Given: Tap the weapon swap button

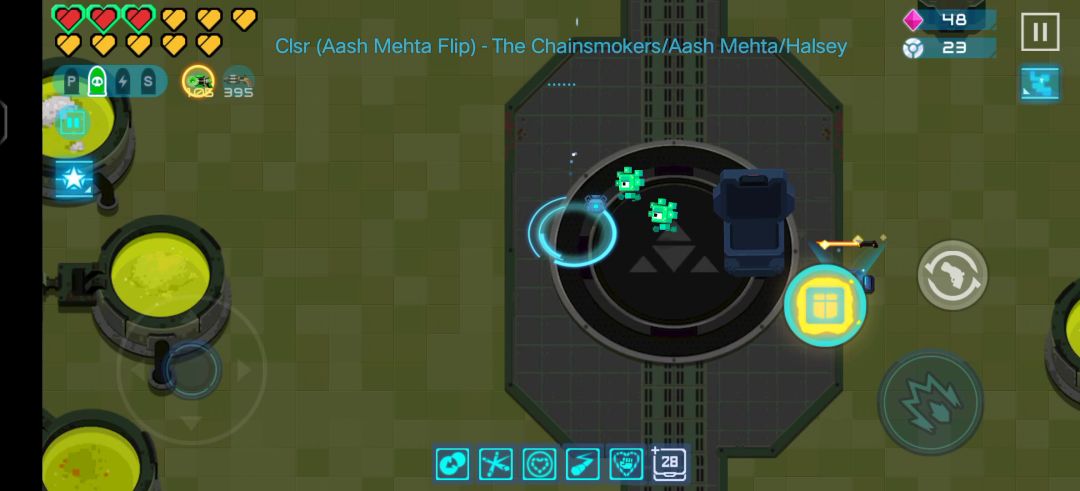Looking at the screenshot, I should pos(952,275).
